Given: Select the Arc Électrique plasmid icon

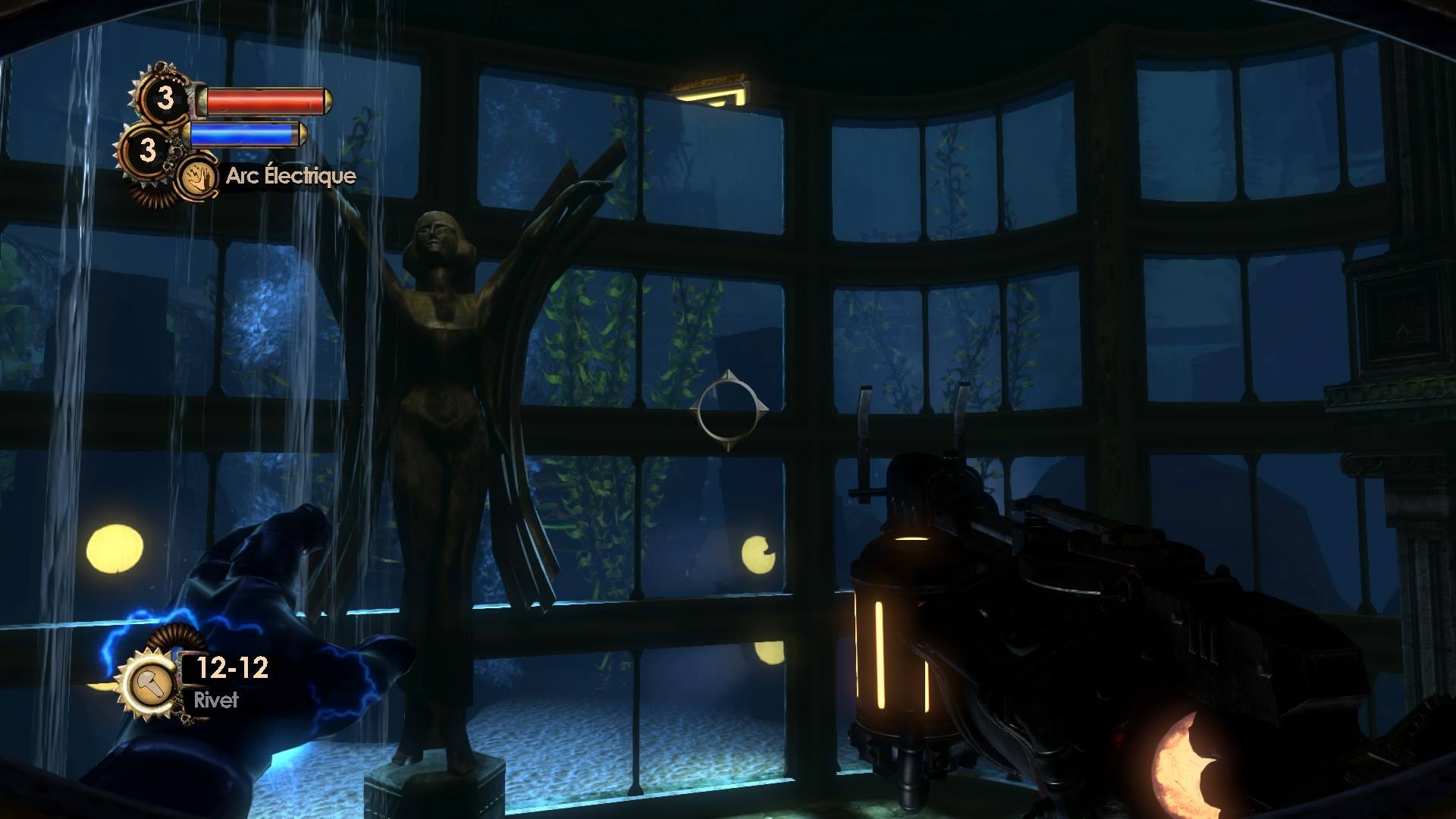Looking at the screenshot, I should pos(194,178).
